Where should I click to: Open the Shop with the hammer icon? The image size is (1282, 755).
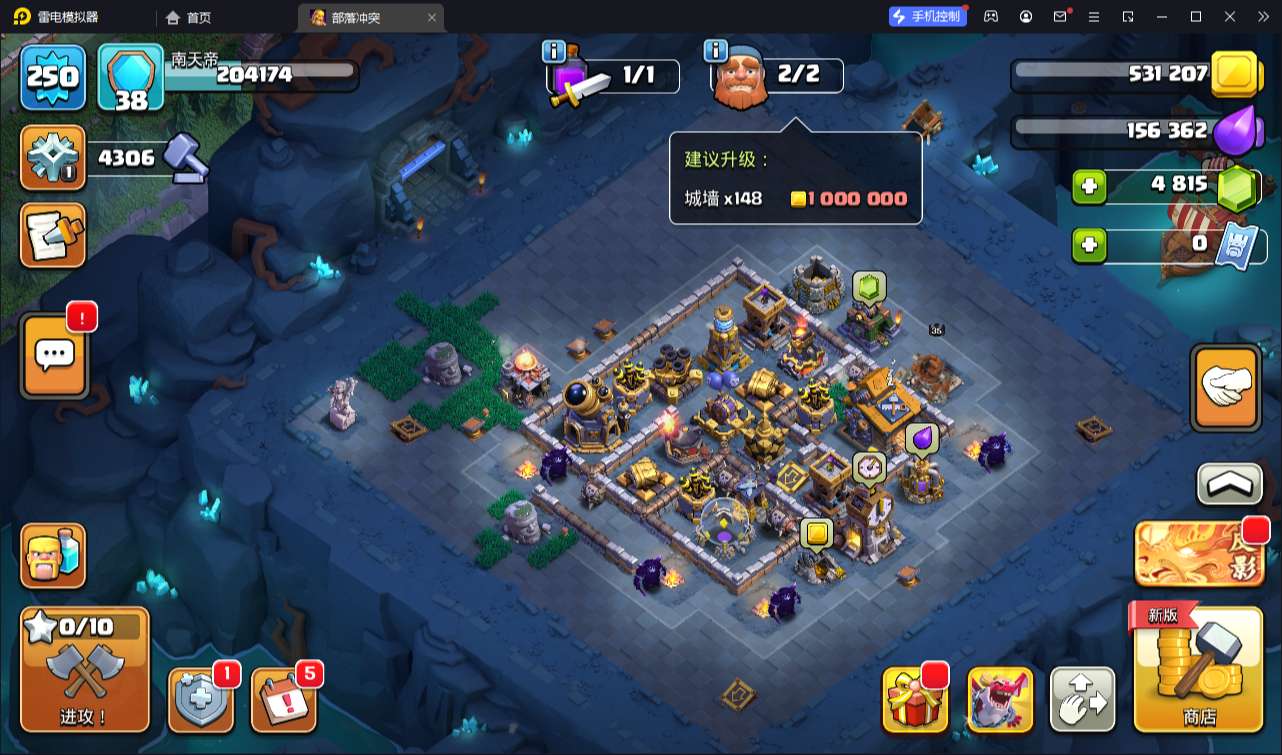pyautogui.click(x=1198, y=669)
